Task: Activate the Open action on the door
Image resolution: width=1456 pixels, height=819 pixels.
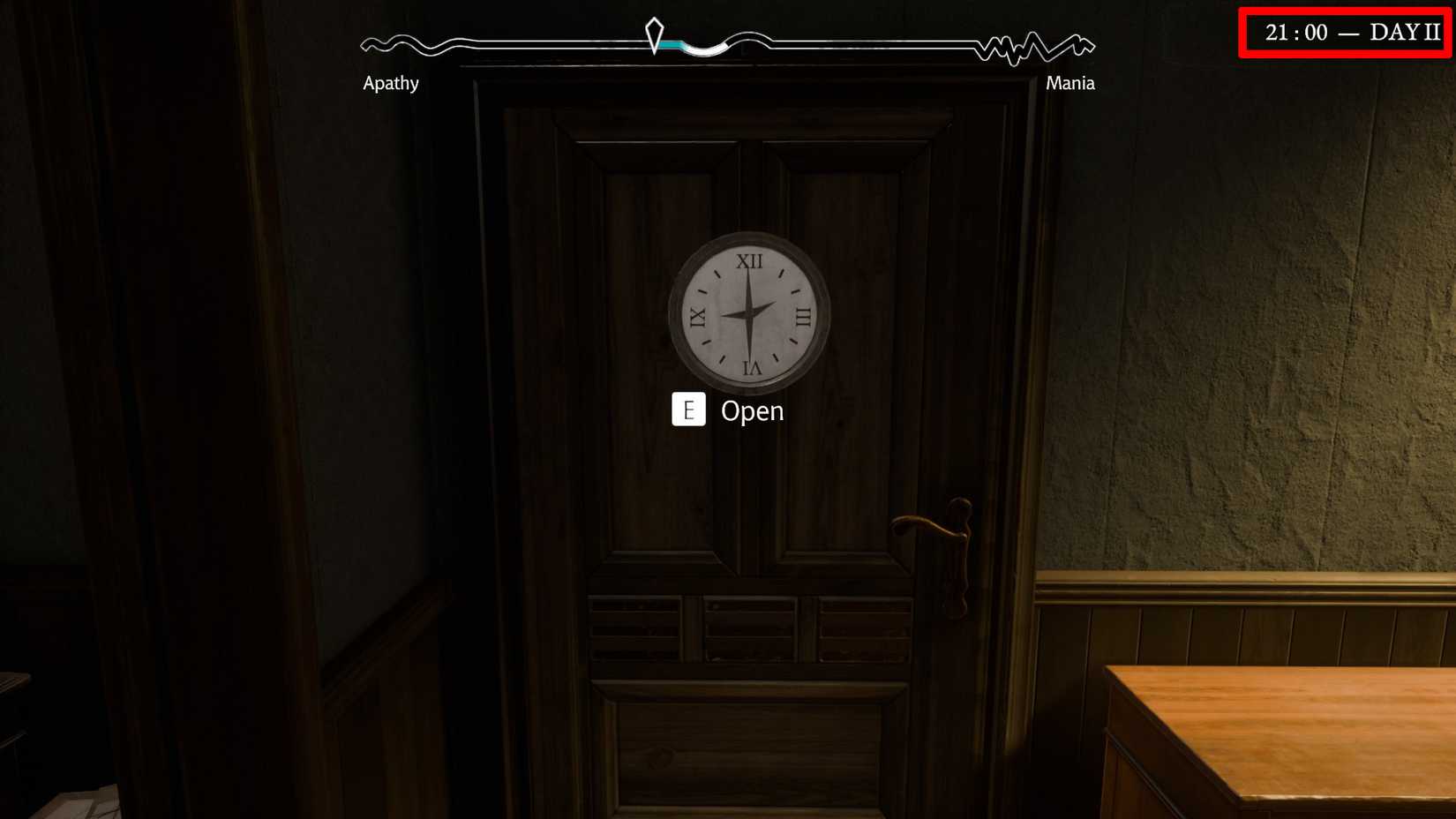Action: pos(752,410)
